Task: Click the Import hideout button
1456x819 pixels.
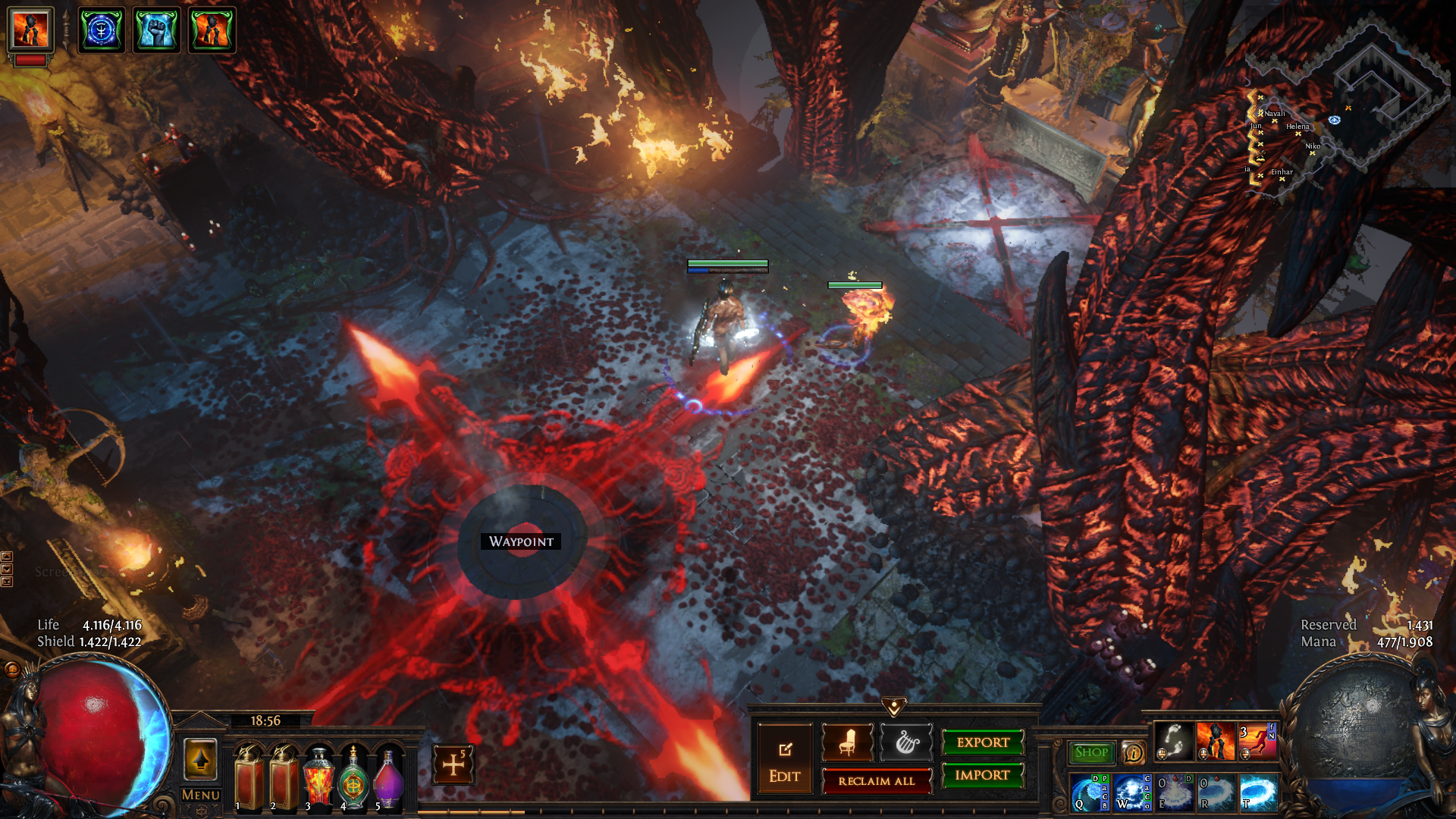Action: click(x=983, y=775)
